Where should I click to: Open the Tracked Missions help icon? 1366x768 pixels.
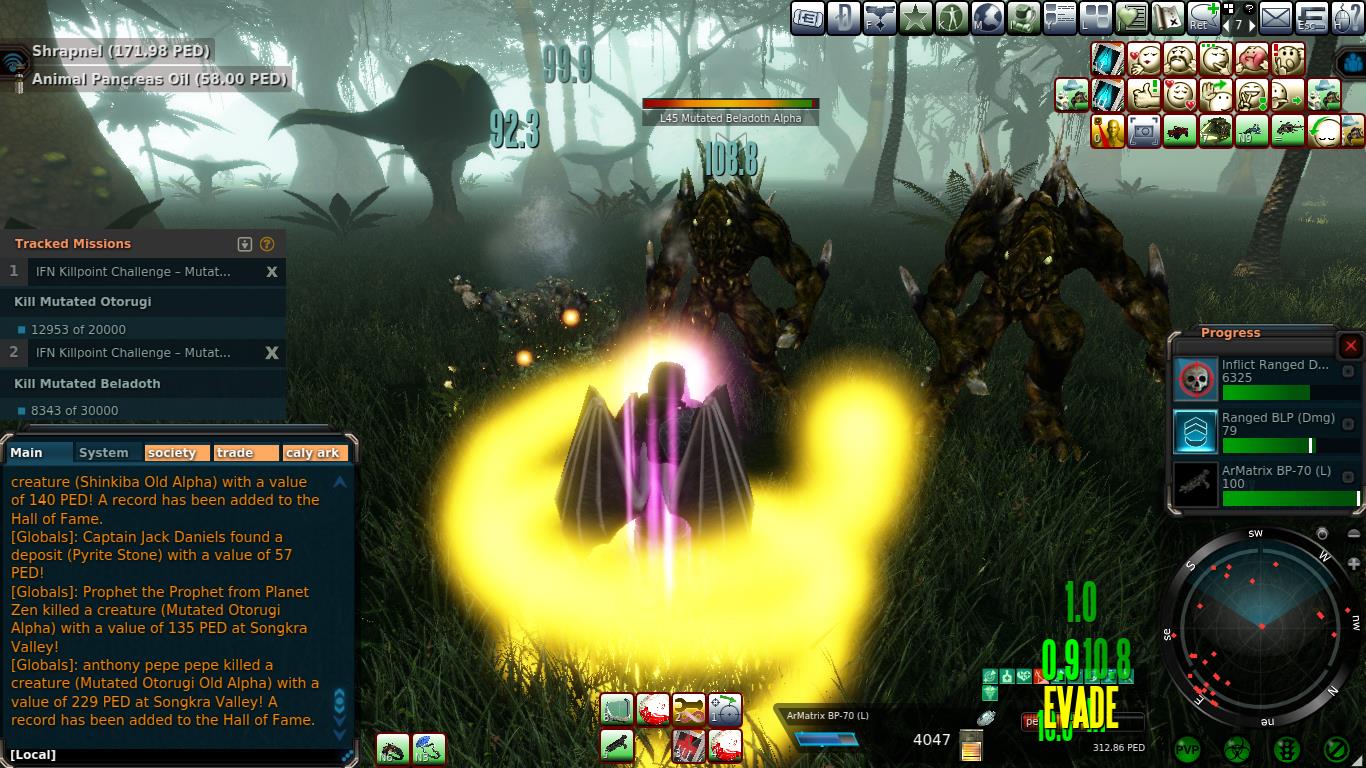(267, 244)
